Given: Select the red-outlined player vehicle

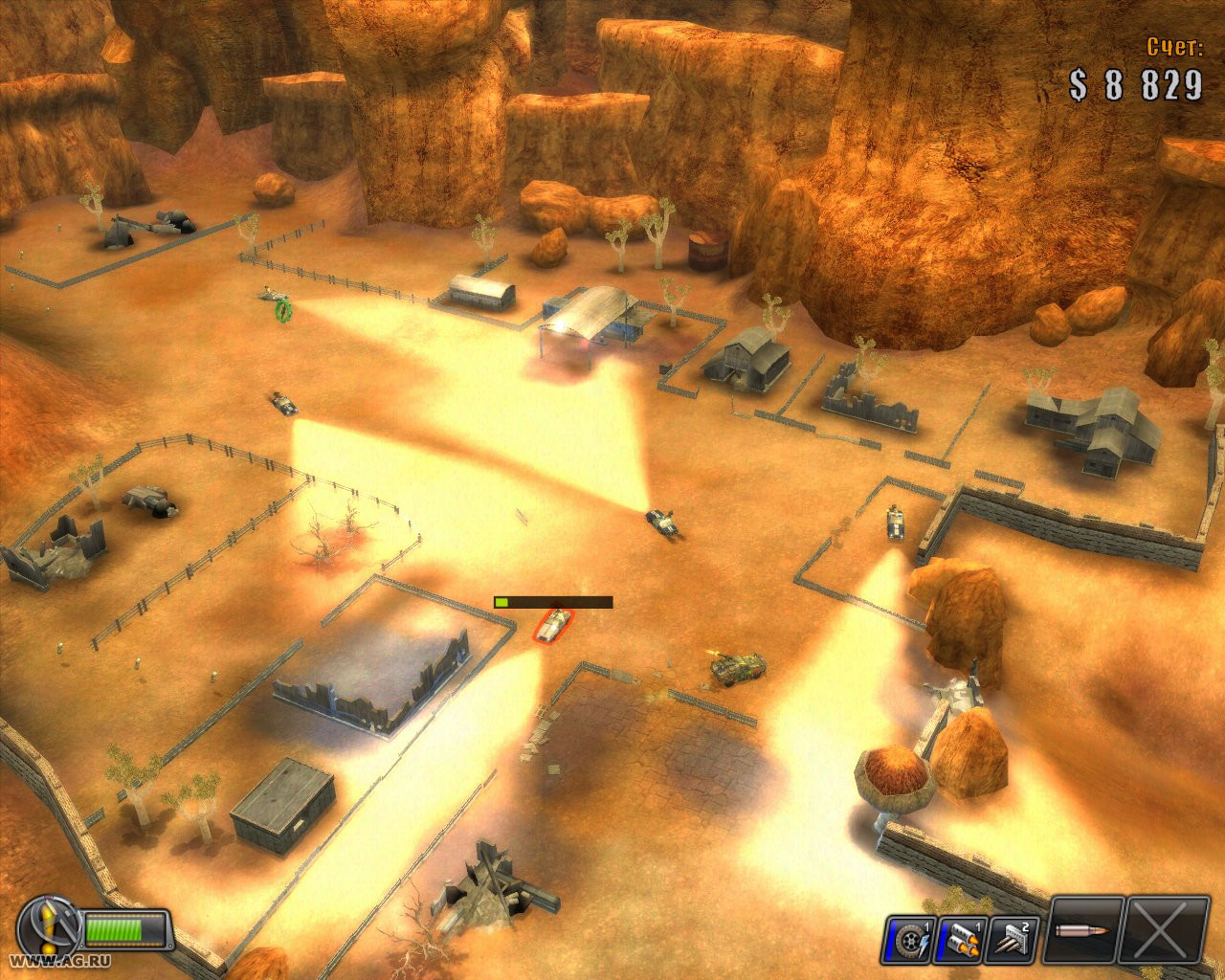Looking at the screenshot, I should coord(554,625).
